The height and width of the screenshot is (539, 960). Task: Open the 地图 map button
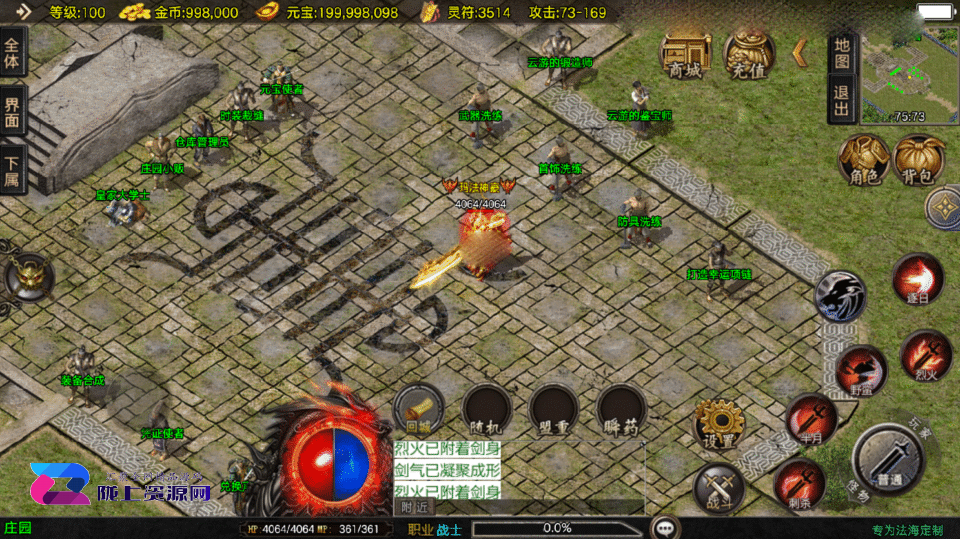[842, 54]
